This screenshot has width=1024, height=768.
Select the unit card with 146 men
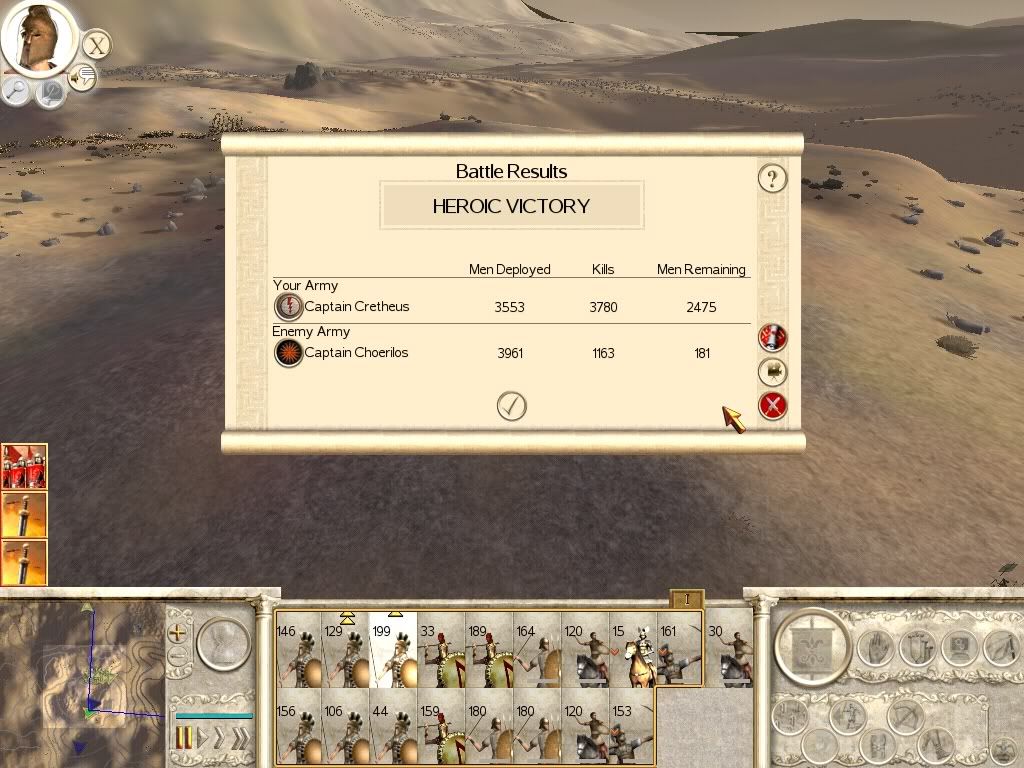click(298, 650)
